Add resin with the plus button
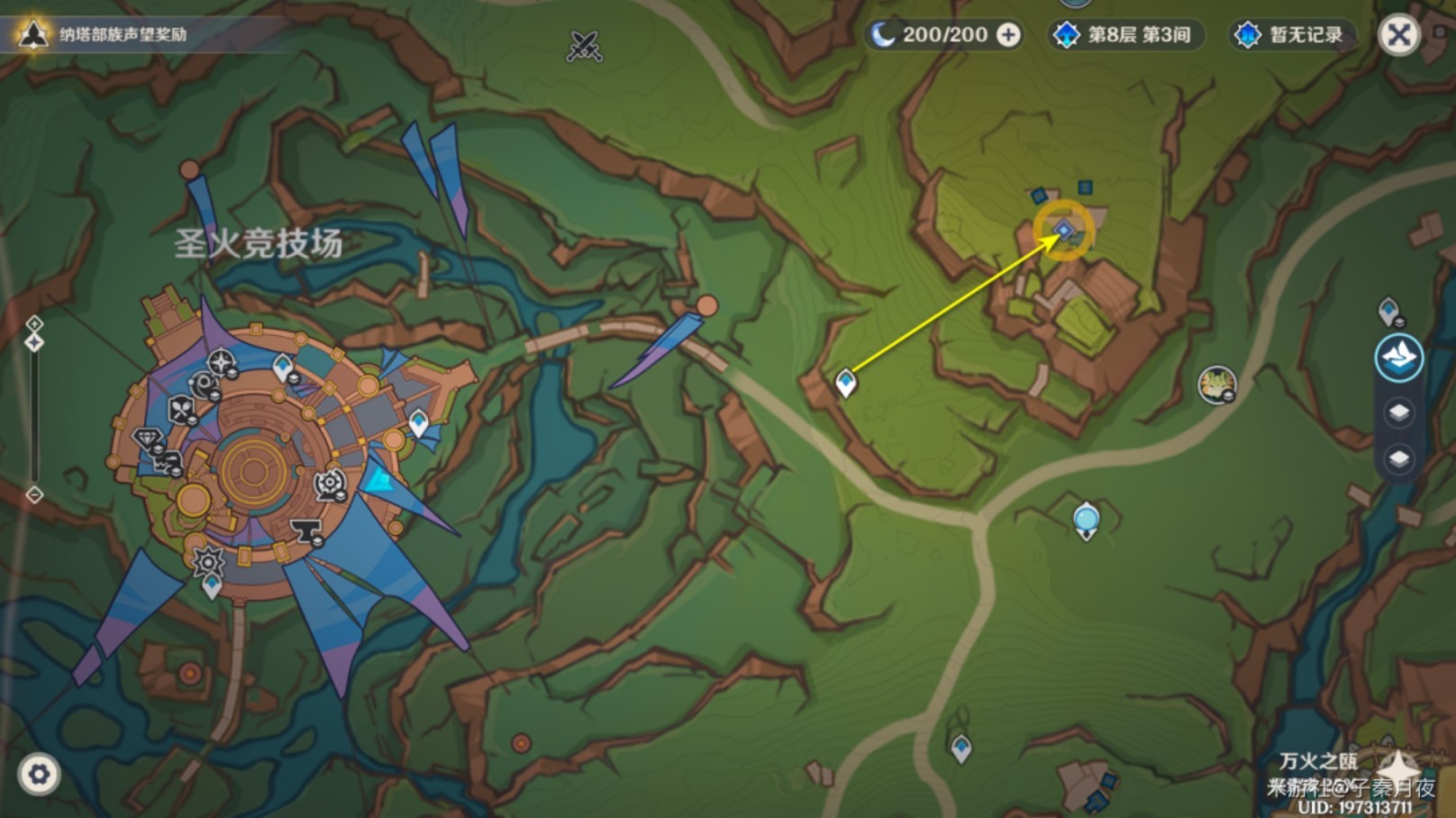This screenshot has height=818, width=1456. click(1009, 35)
